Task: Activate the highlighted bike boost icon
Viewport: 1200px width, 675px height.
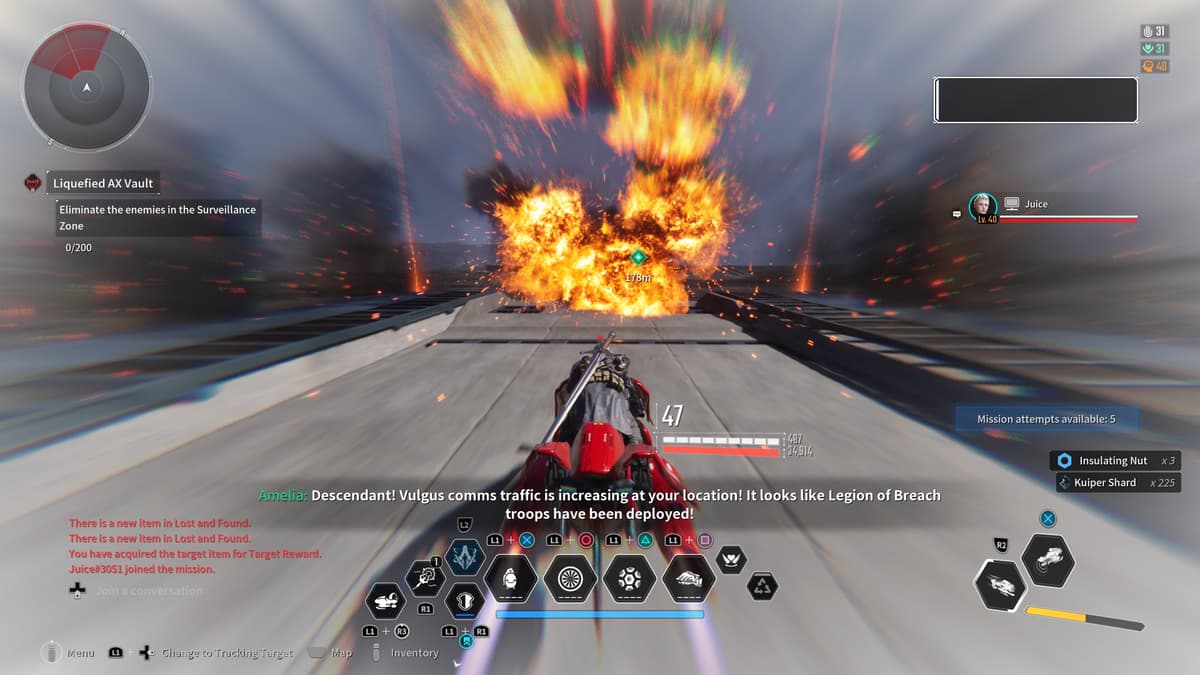Action: [x=1000, y=585]
